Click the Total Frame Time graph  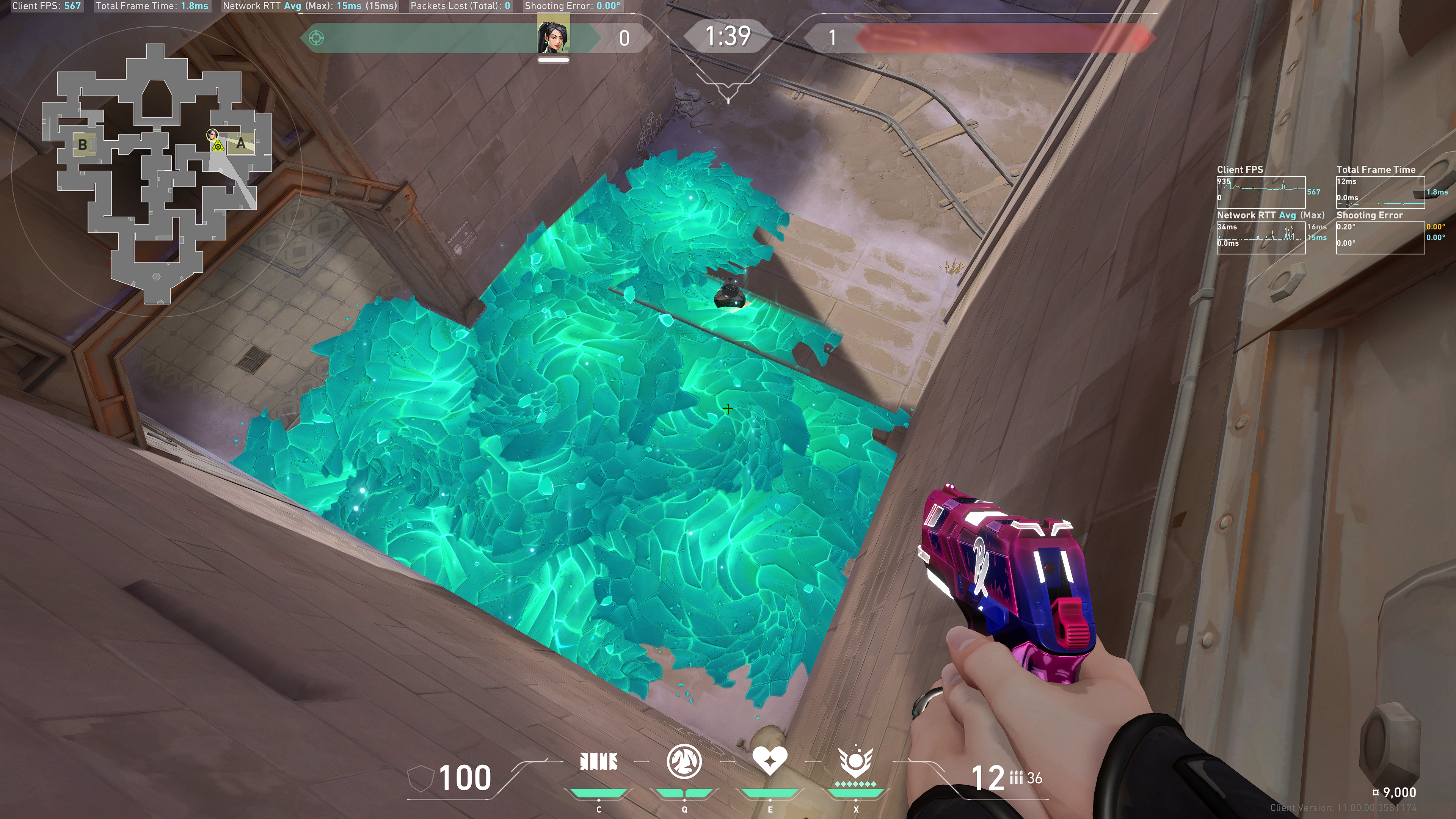[1380, 192]
